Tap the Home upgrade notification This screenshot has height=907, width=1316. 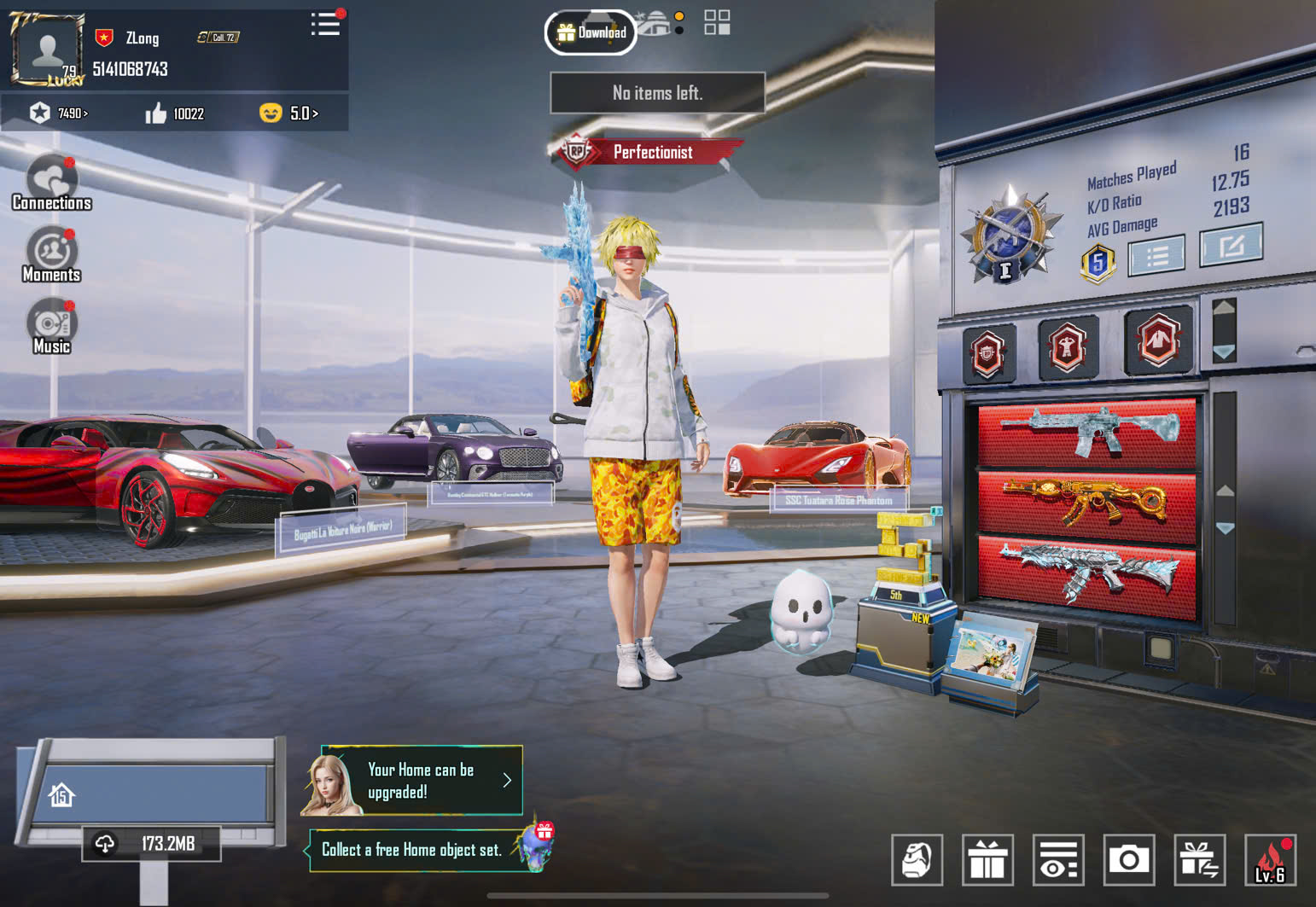[x=422, y=781]
